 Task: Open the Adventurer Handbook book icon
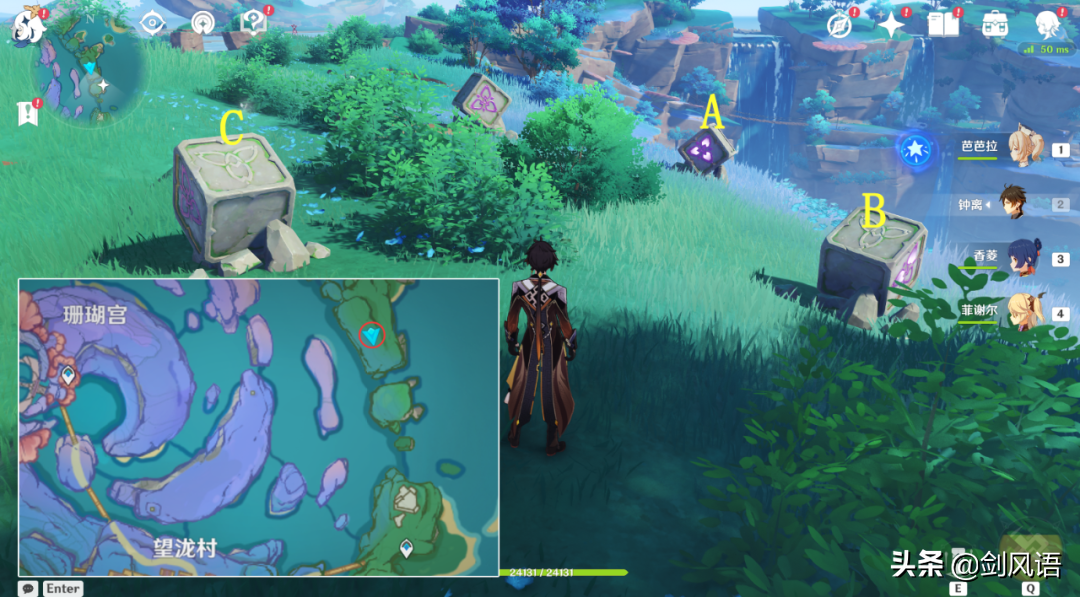942,23
